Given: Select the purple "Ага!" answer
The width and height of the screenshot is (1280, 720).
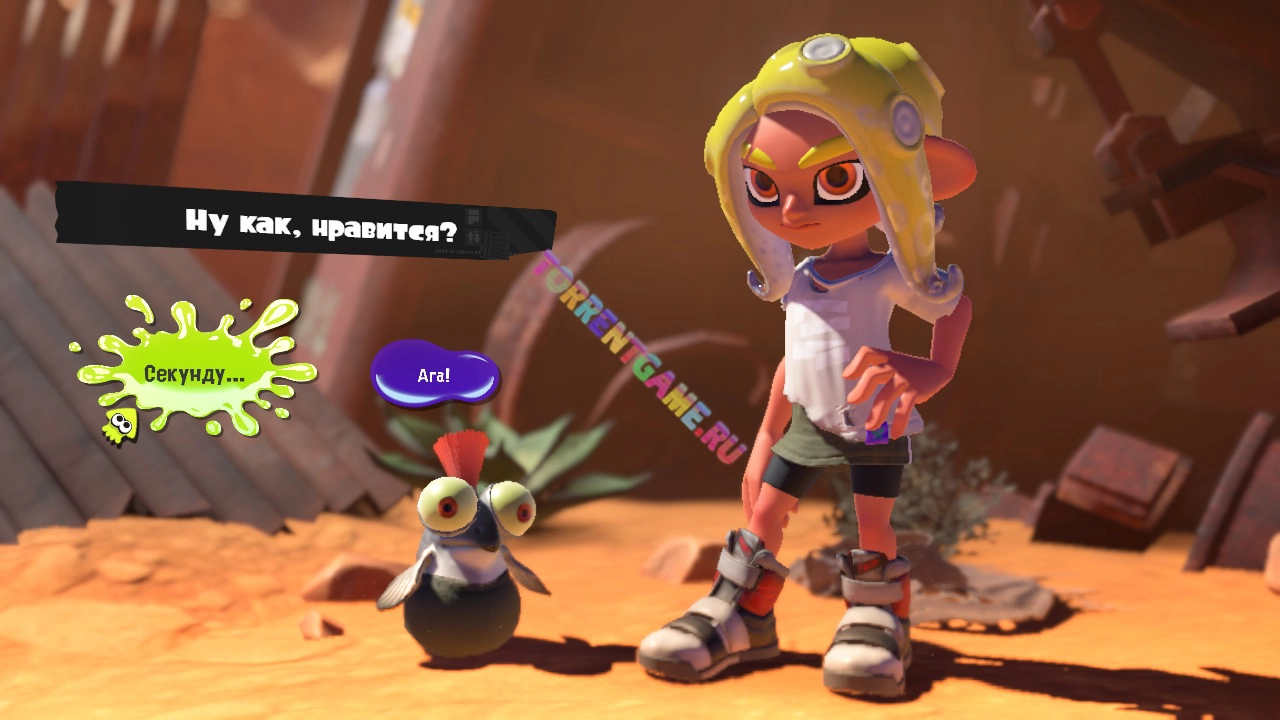Looking at the screenshot, I should tap(434, 376).
